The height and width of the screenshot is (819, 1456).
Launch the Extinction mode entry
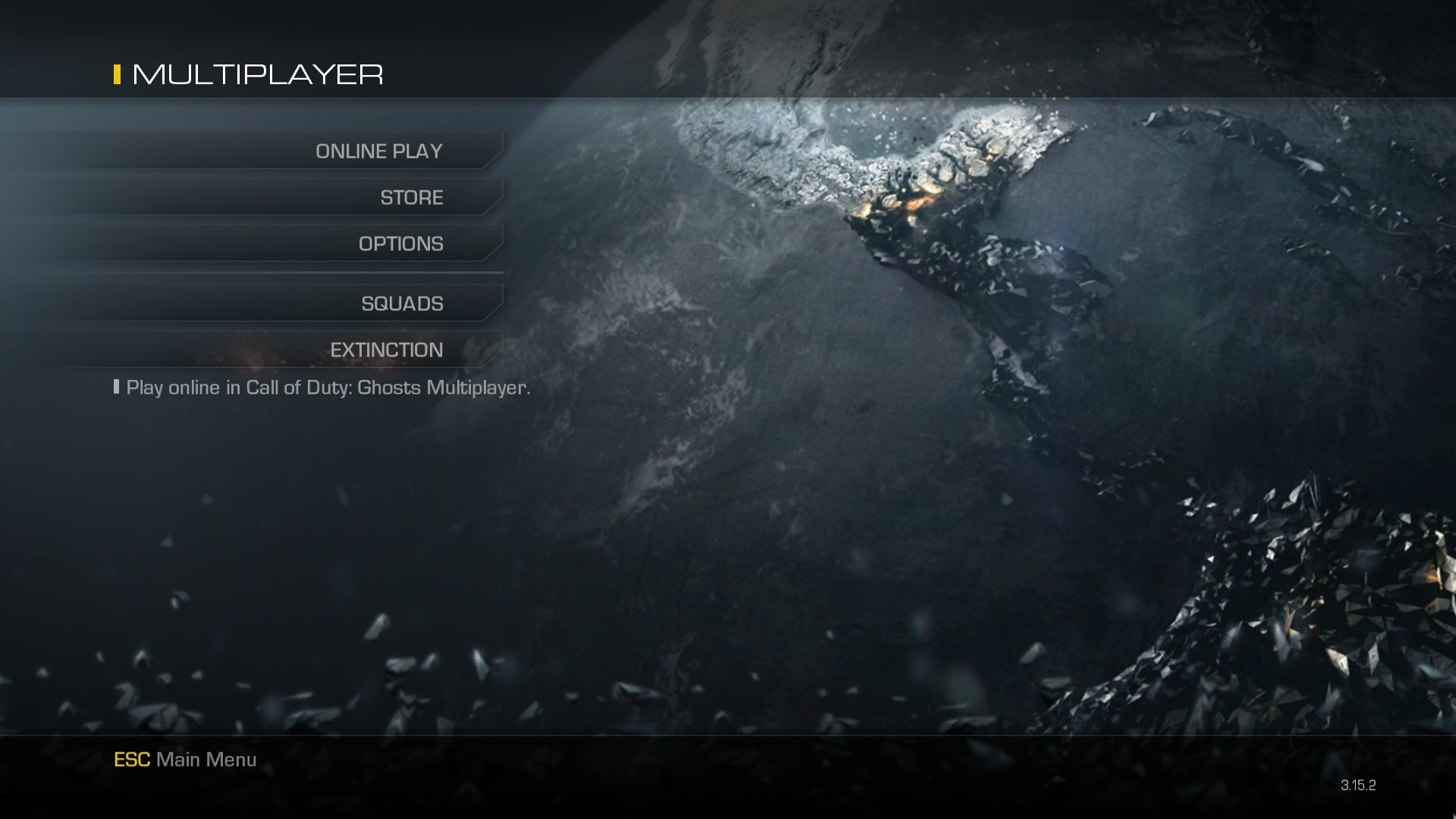[x=386, y=350]
